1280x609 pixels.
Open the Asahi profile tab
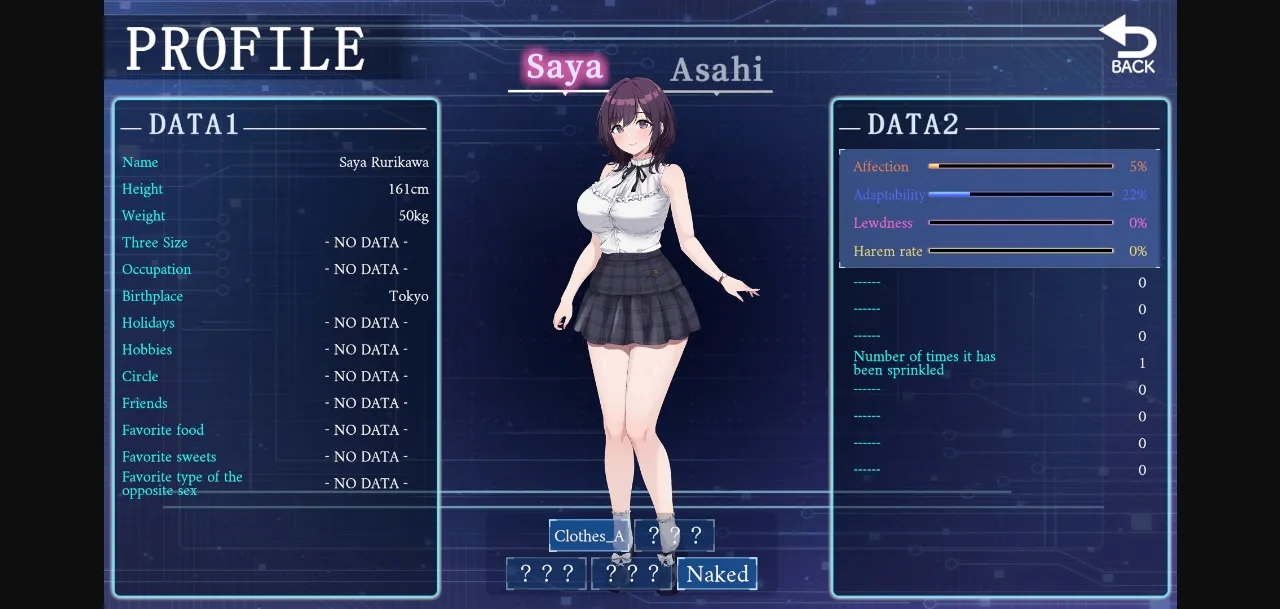click(x=716, y=70)
